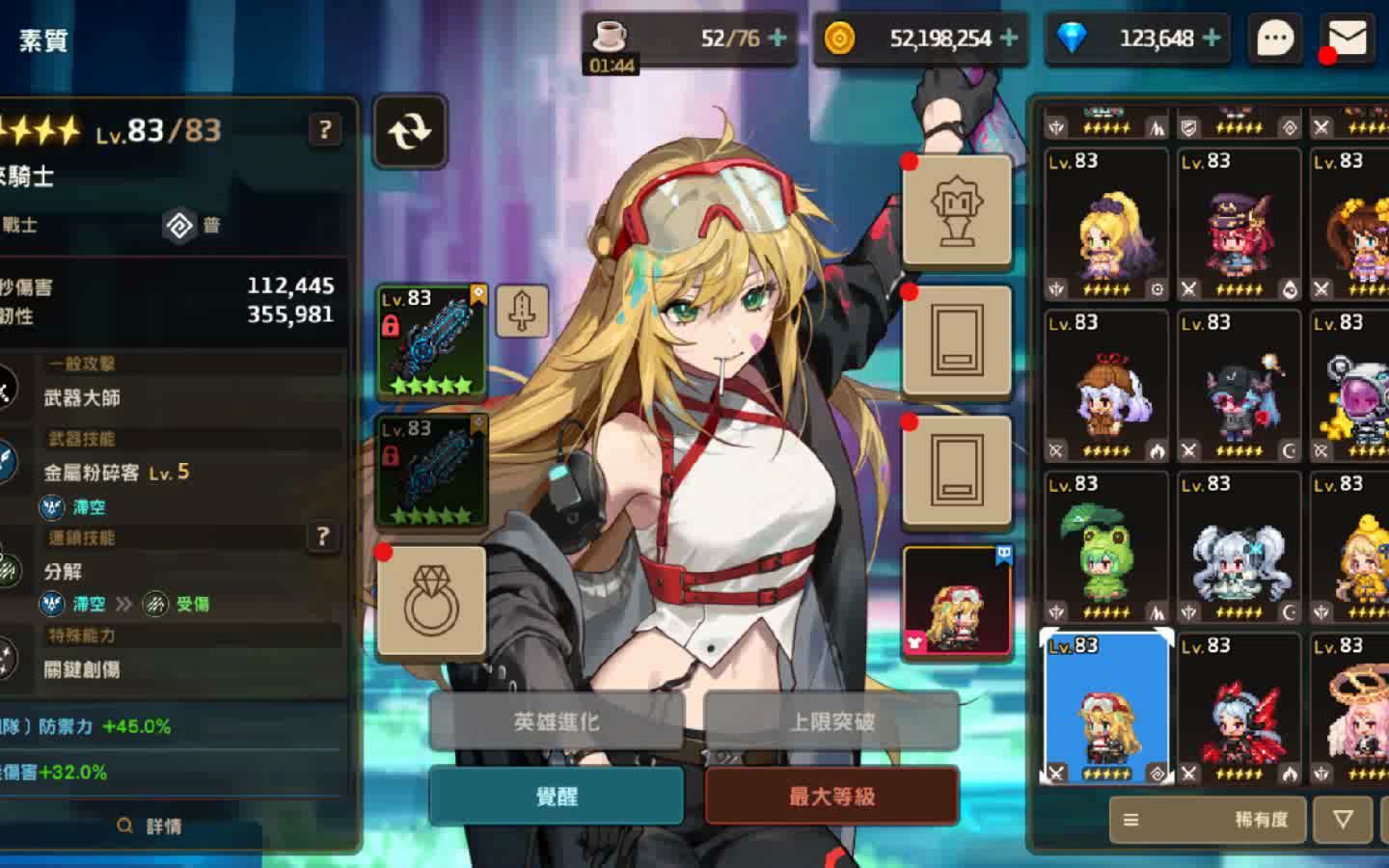Open the trophy emblem equipment slot

958,210
